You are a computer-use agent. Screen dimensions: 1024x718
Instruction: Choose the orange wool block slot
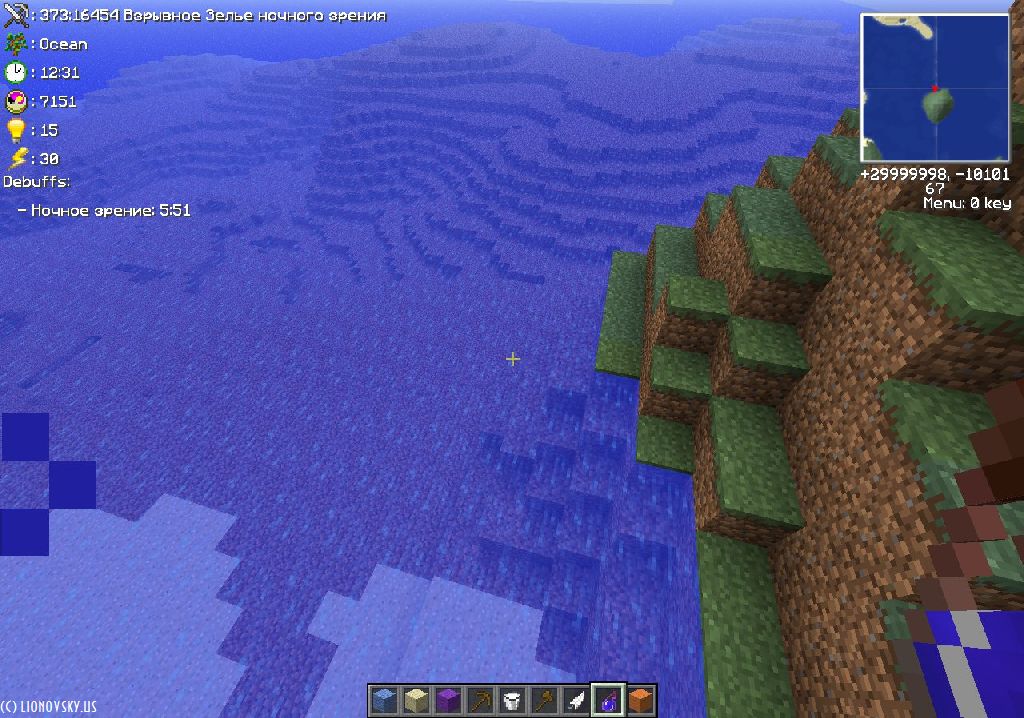pyautogui.click(x=640, y=701)
